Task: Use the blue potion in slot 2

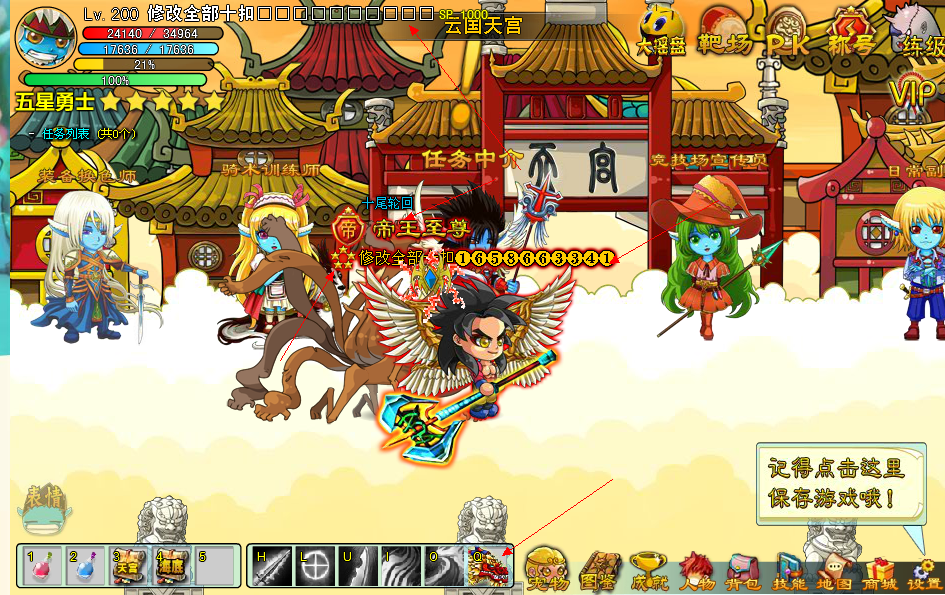Action: (85, 567)
